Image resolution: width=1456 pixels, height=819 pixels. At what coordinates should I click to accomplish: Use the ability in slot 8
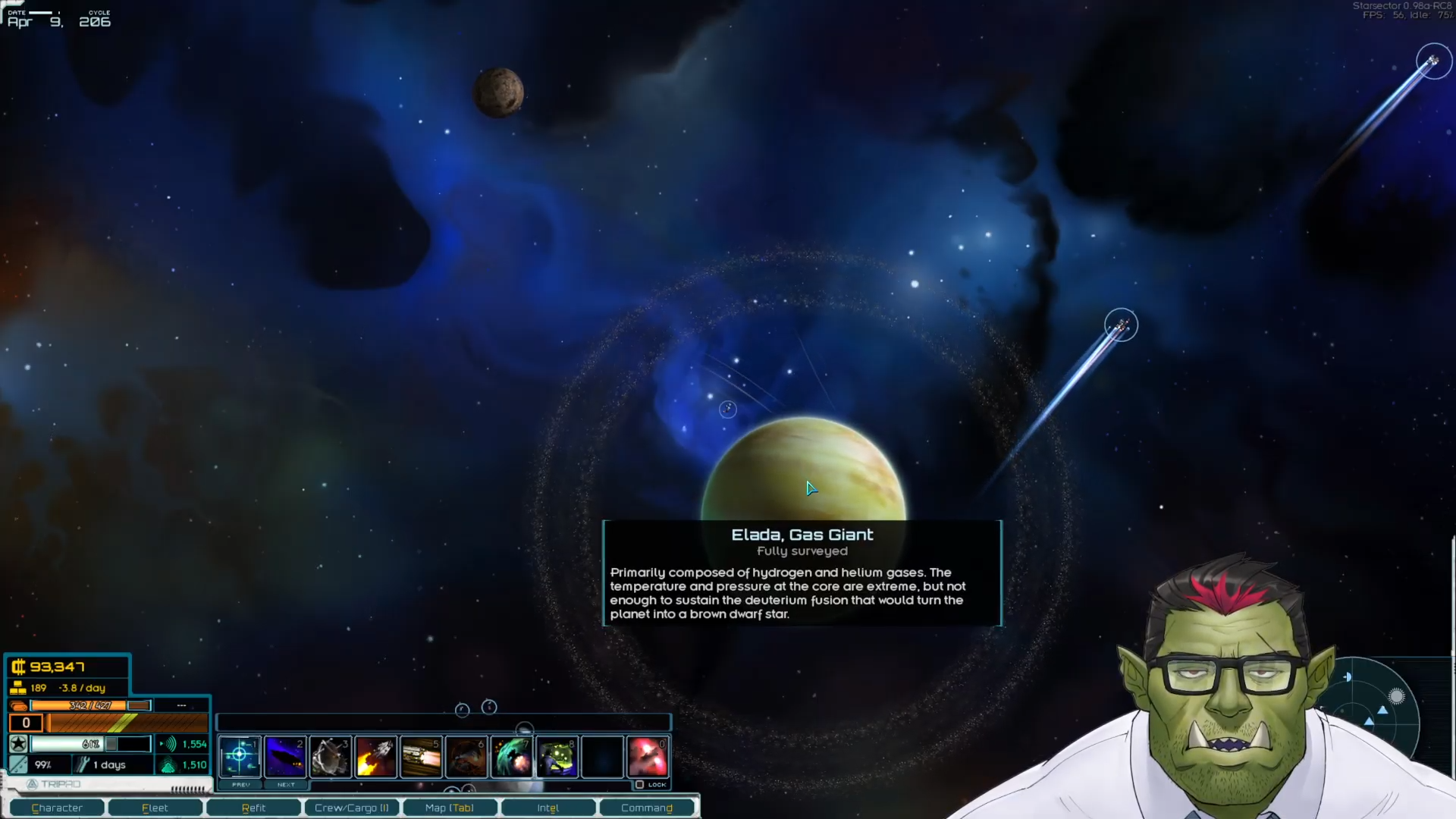point(557,756)
